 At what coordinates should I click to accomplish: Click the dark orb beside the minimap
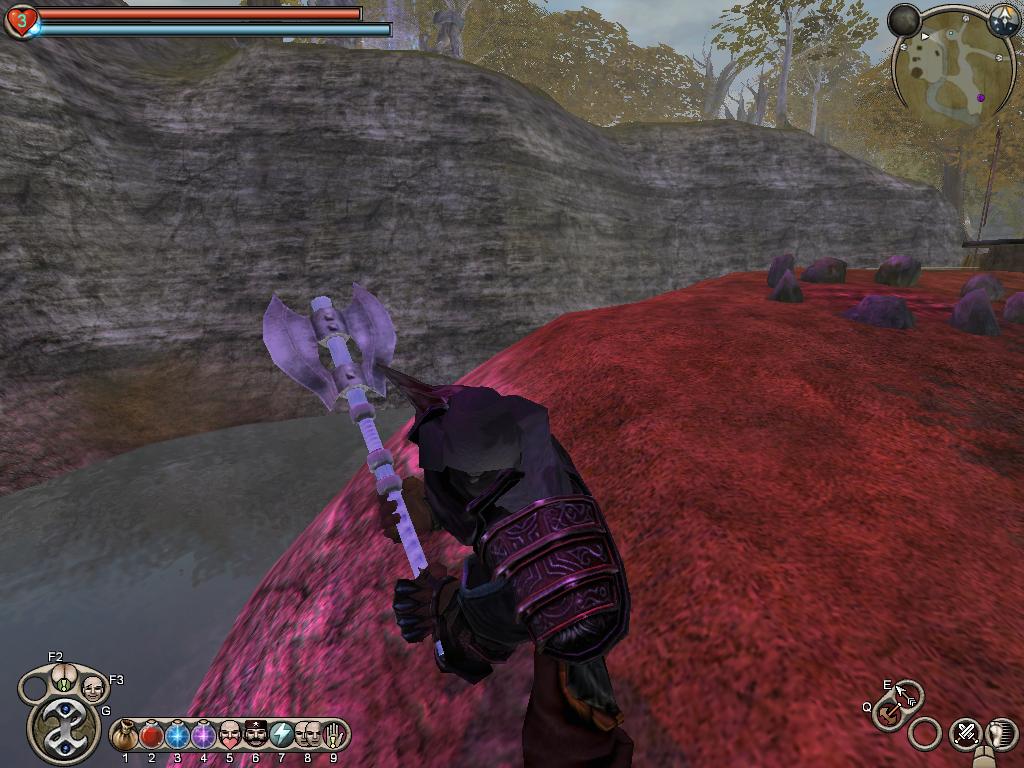click(x=904, y=20)
